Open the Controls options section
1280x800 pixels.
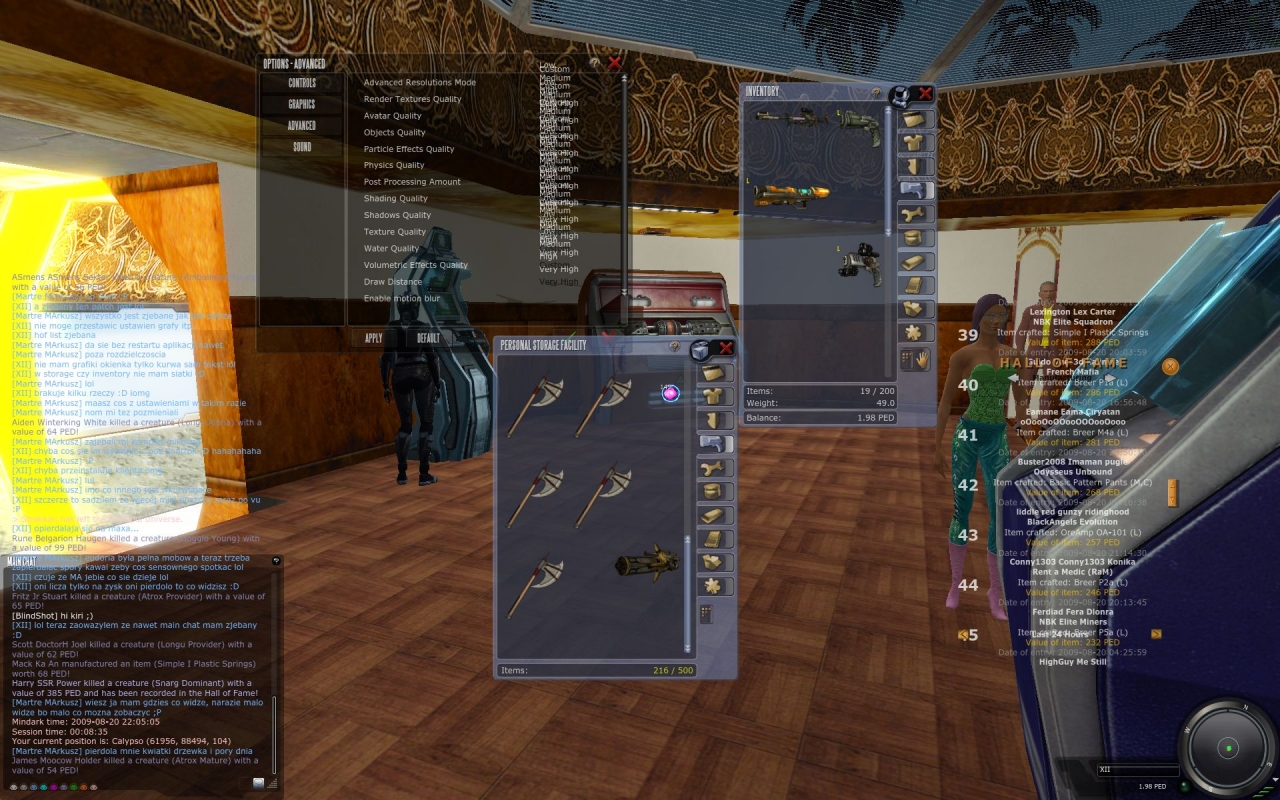tap(301, 83)
